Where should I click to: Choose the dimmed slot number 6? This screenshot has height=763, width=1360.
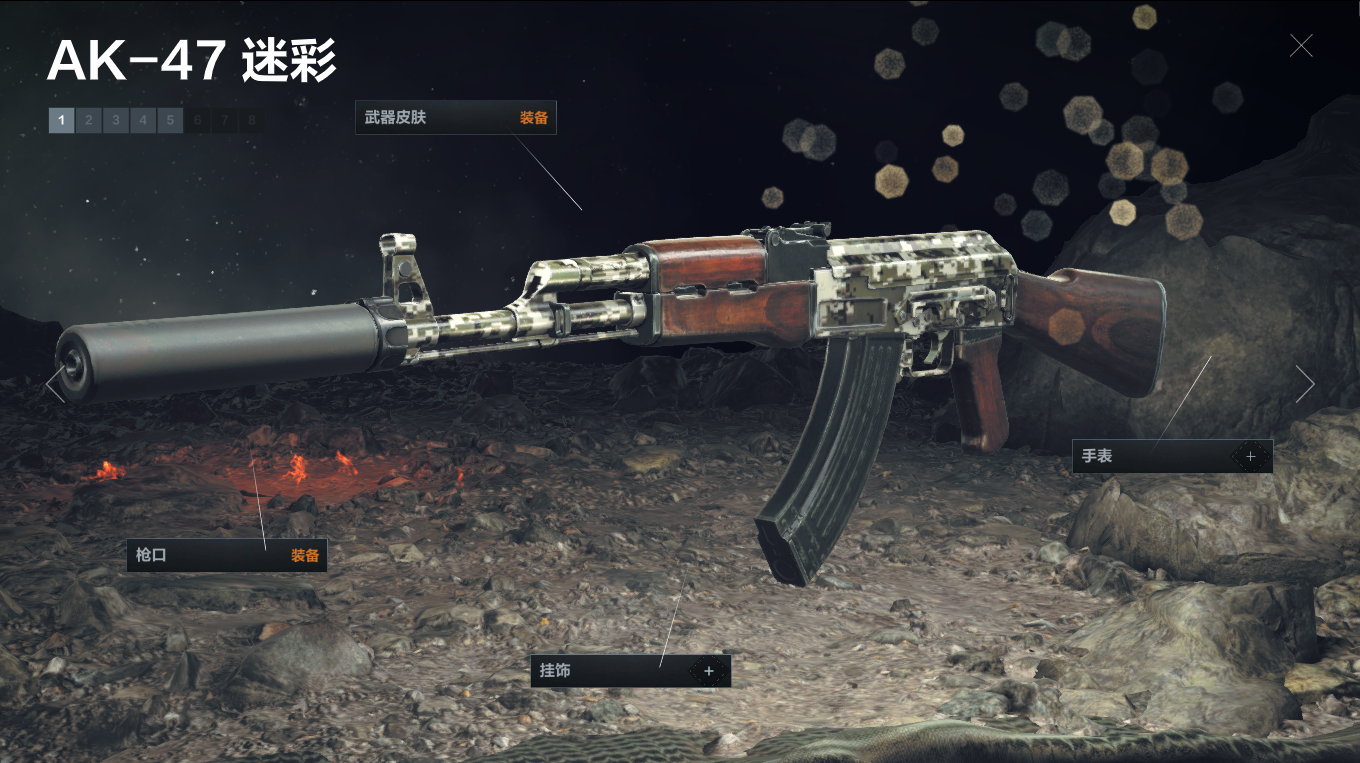pyautogui.click(x=197, y=121)
